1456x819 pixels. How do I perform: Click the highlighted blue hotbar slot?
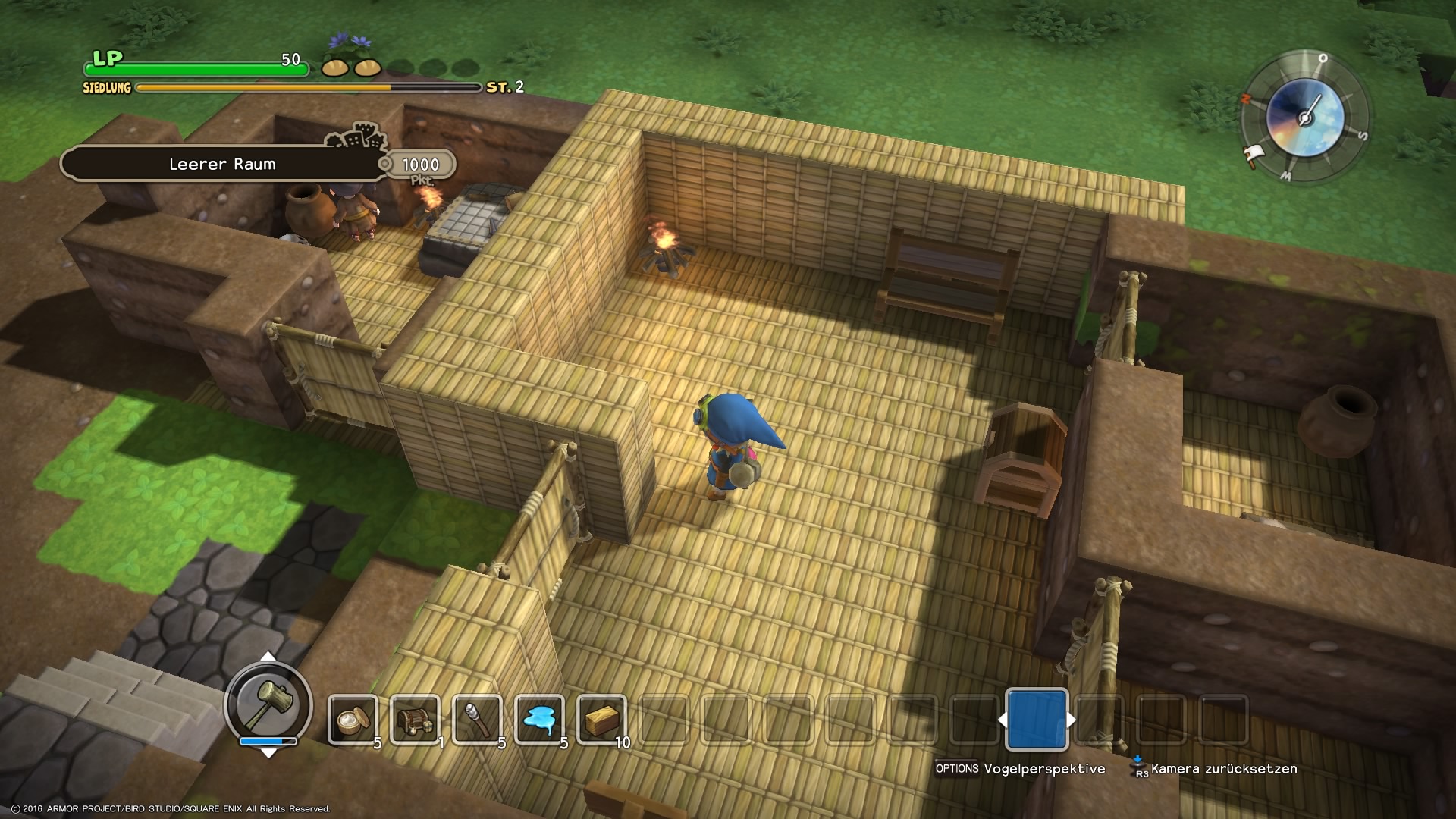click(1036, 719)
